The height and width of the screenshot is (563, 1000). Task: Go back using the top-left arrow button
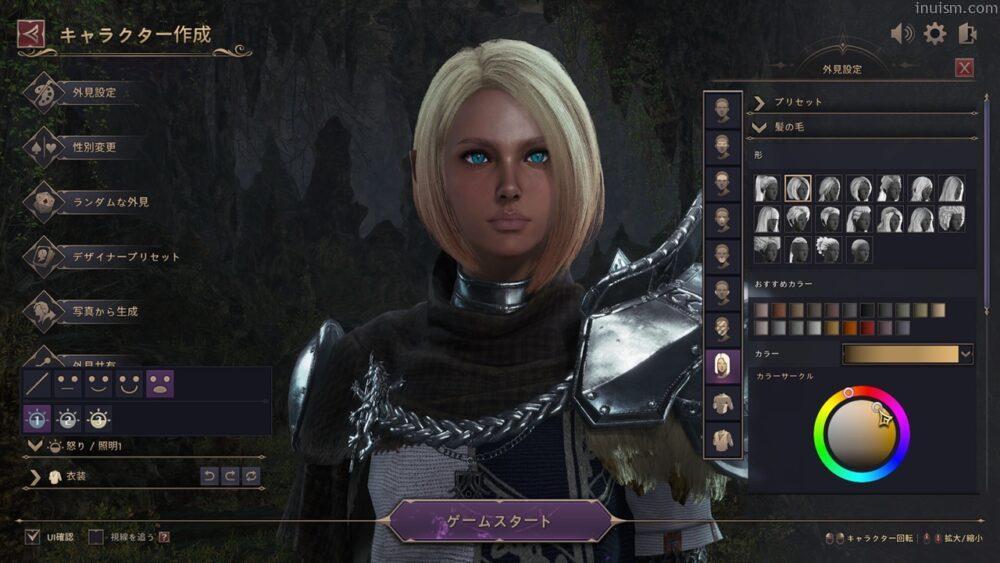coord(31,35)
